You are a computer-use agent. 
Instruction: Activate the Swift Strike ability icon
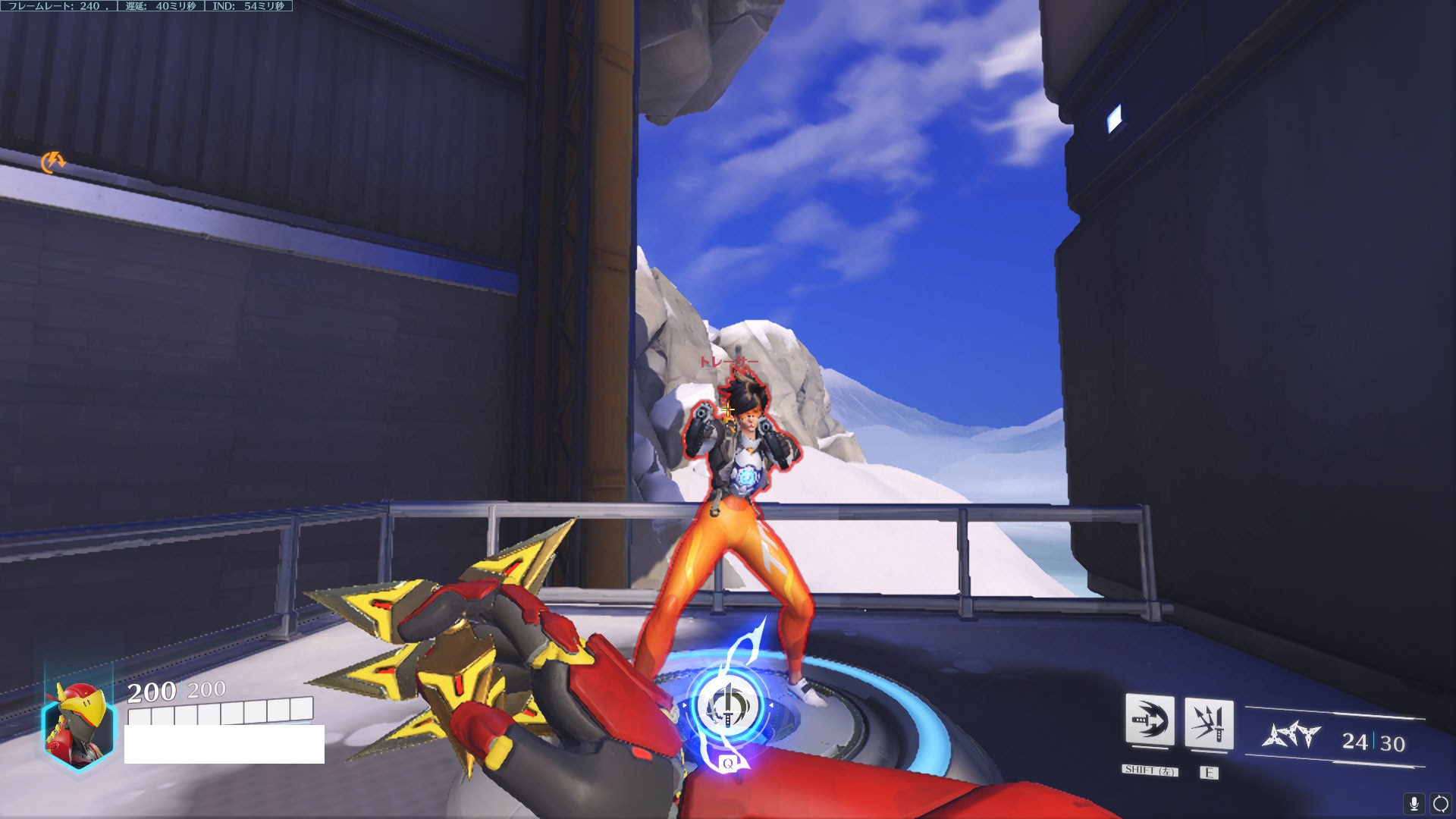pyautogui.click(x=1150, y=720)
